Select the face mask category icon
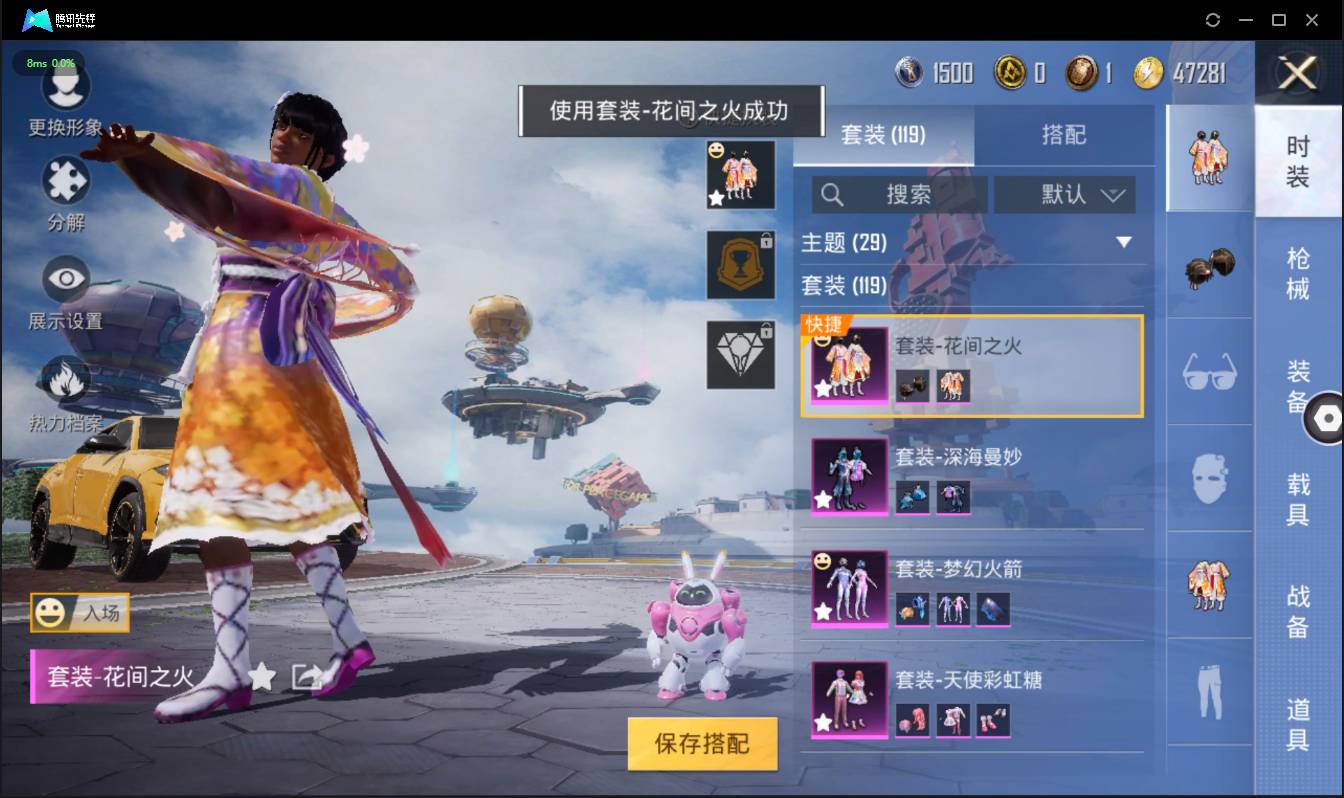Screen dimensions: 1344x798 pos(1209,479)
